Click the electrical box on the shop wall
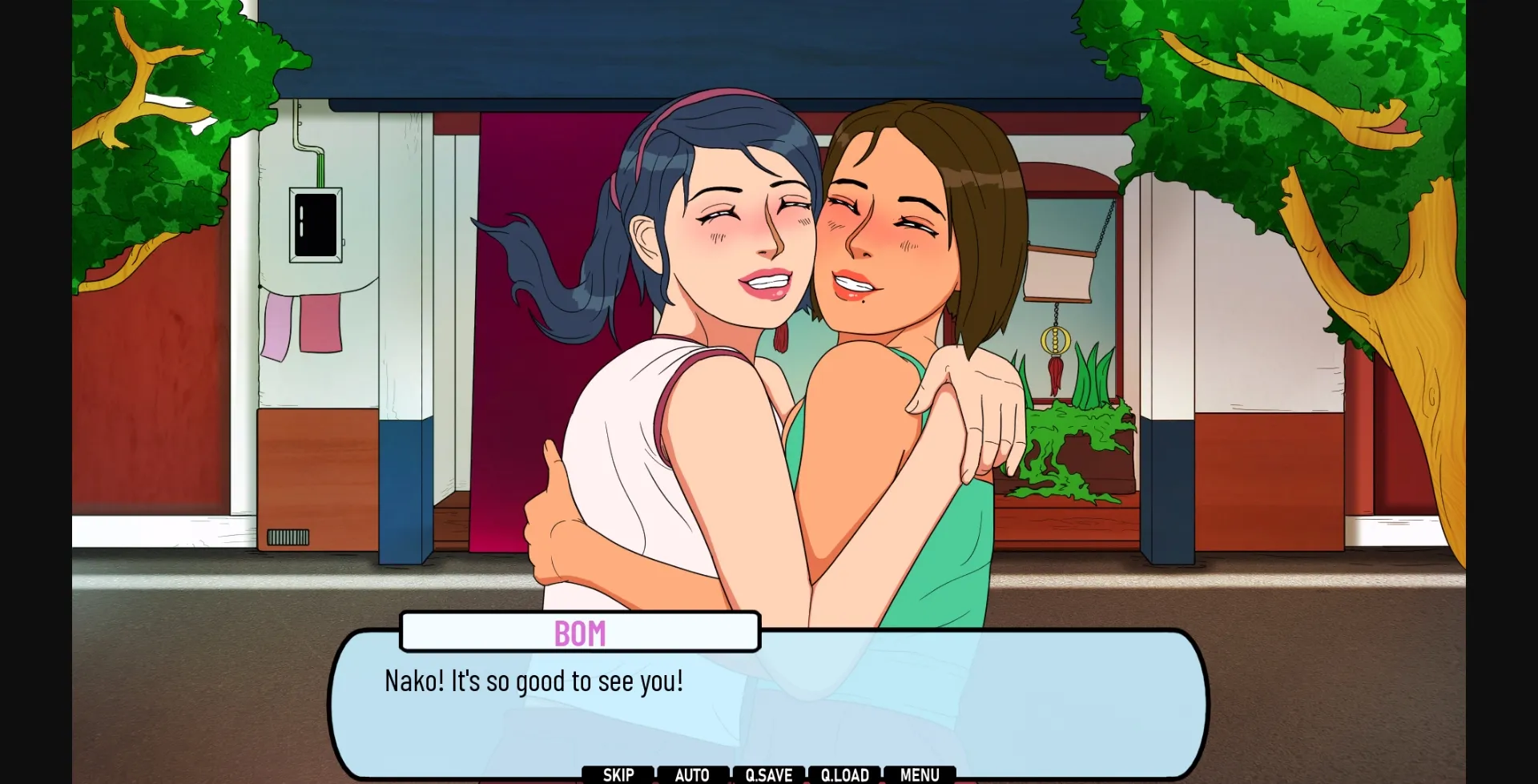 [315, 225]
